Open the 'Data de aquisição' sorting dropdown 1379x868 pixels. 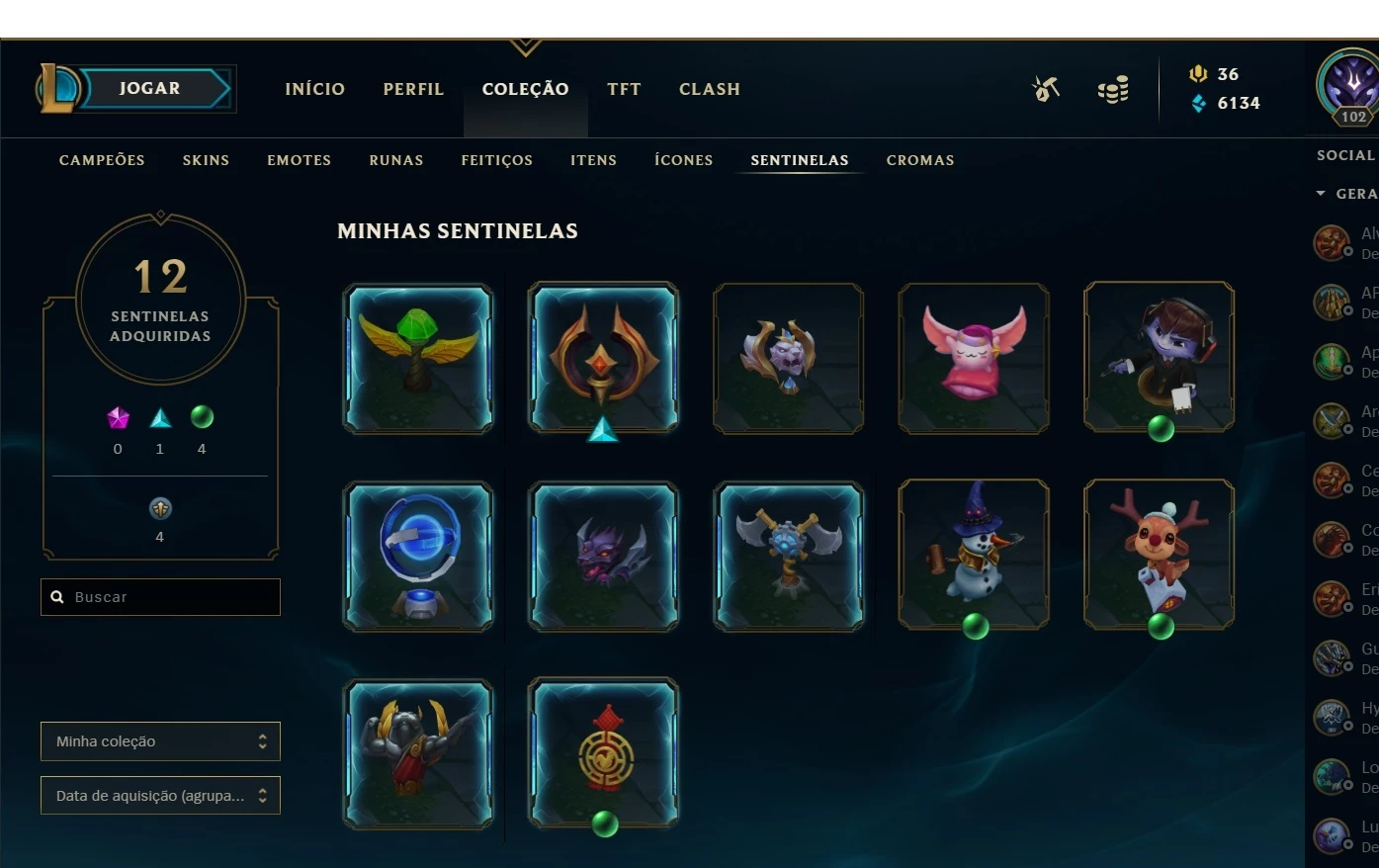pyautogui.click(x=160, y=795)
